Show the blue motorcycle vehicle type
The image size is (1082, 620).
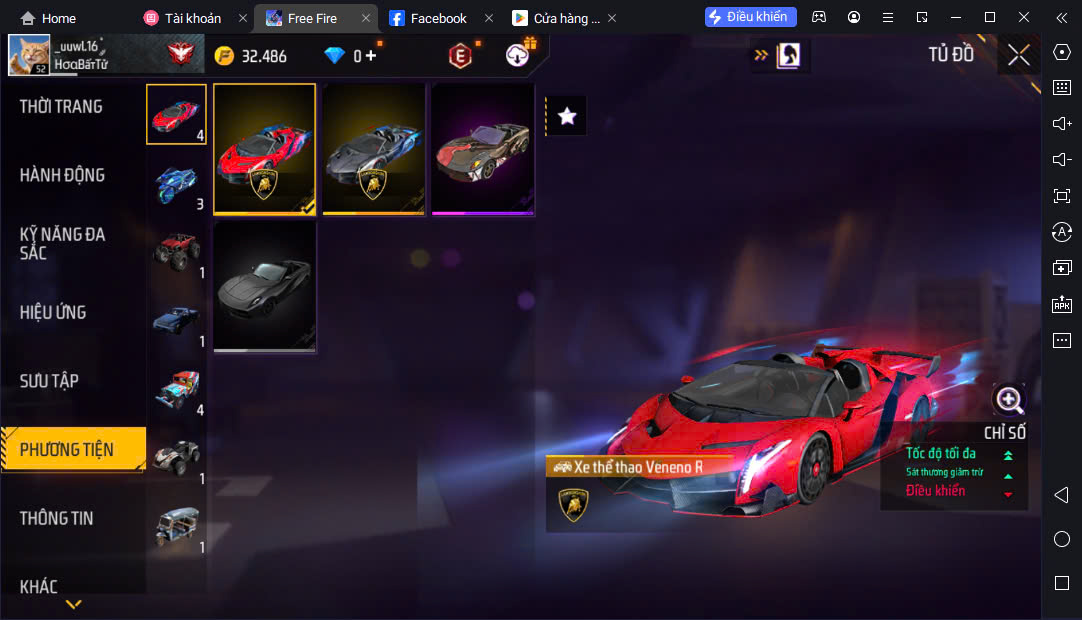click(x=177, y=183)
